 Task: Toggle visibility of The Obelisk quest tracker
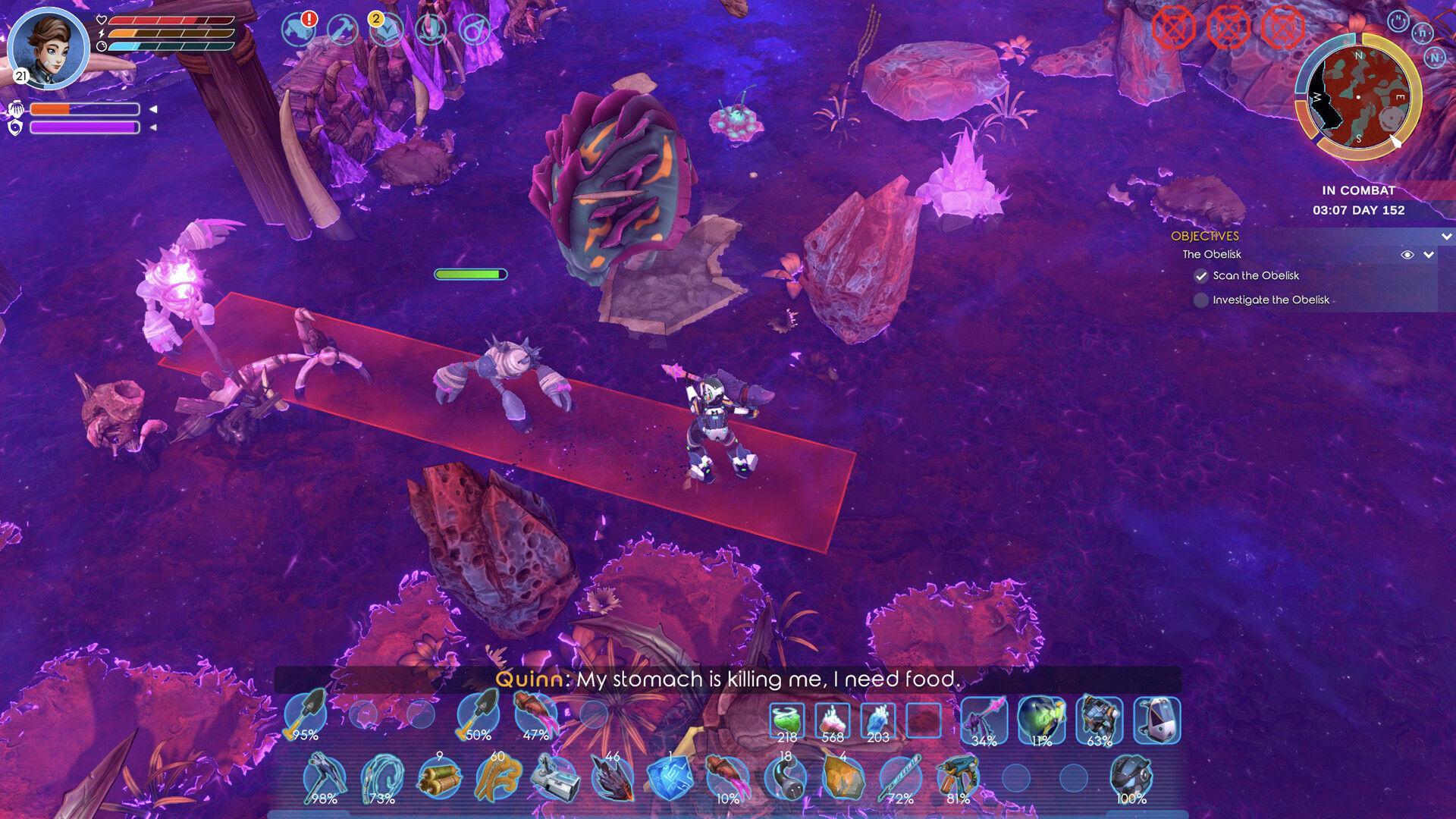point(1407,256)
